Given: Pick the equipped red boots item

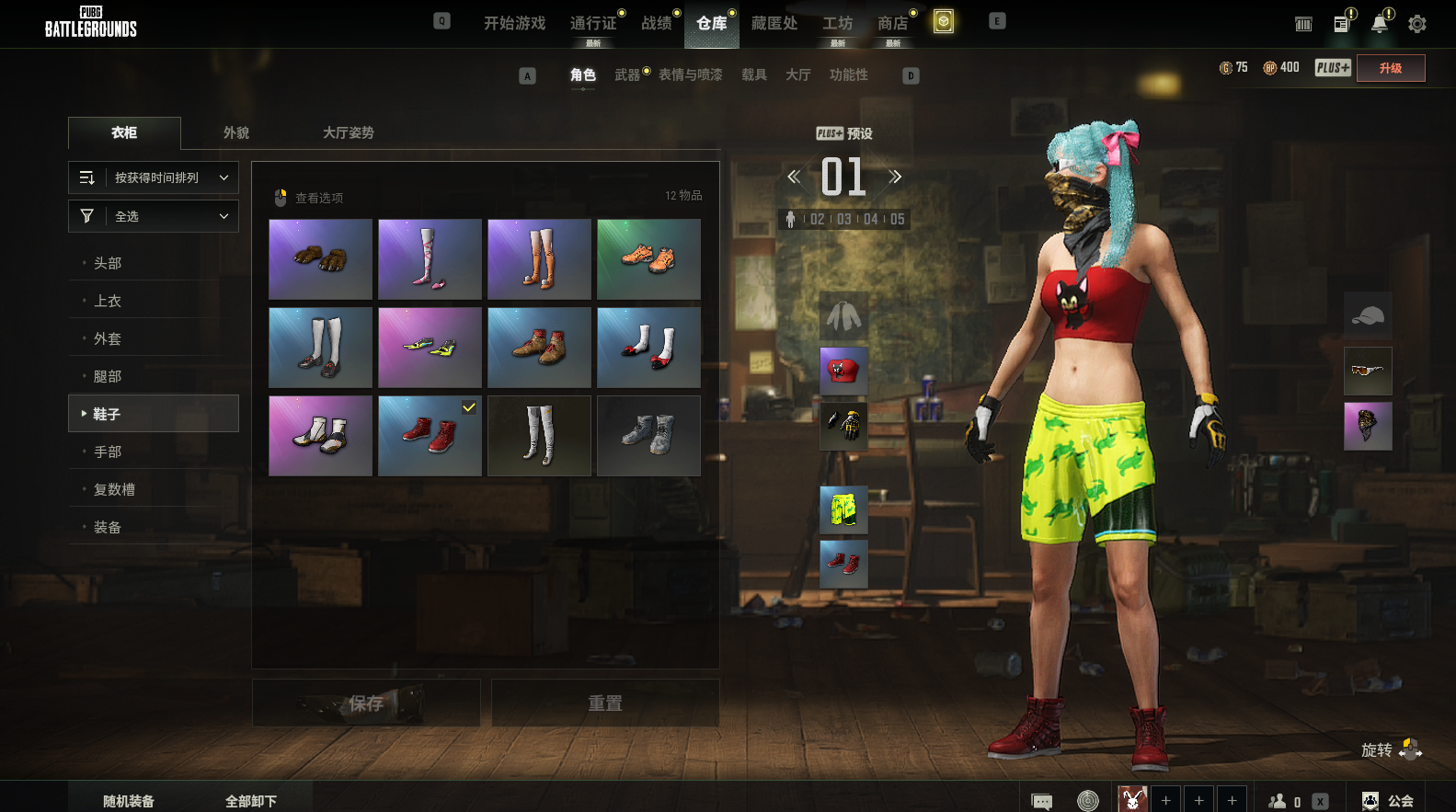Looking at the screenshot, I should click(x=430, y=436).
